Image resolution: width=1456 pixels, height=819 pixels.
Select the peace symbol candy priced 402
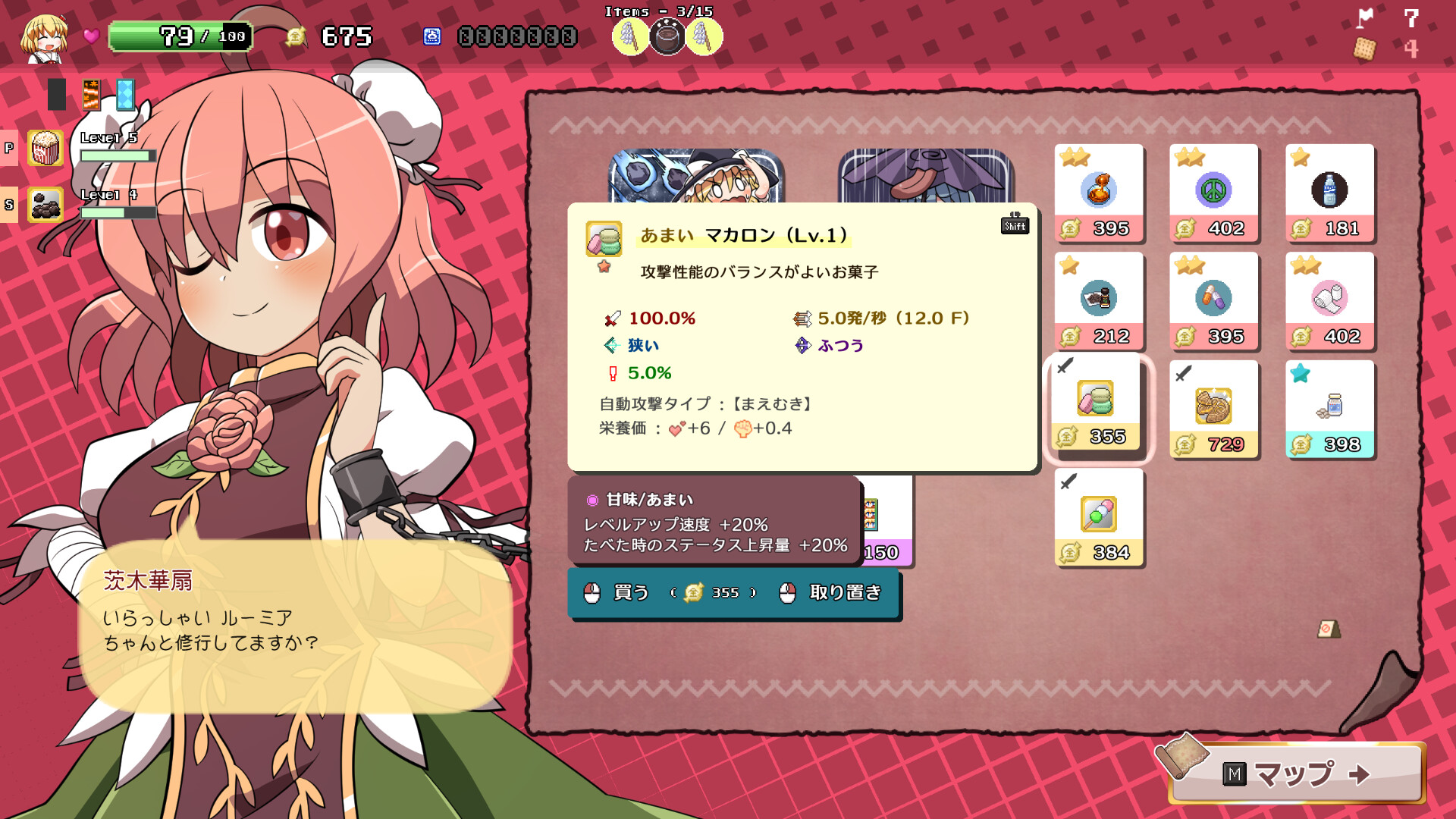(1214, 193)
